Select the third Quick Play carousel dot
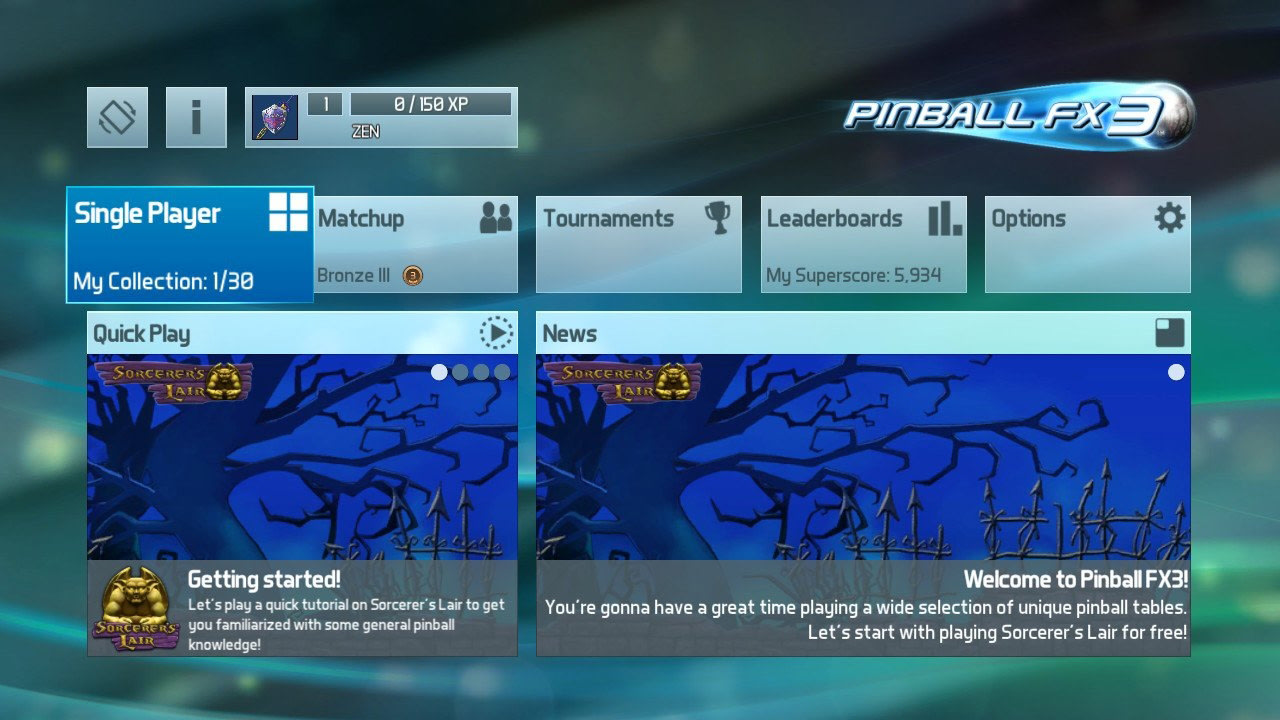 [x=481, y=371]
